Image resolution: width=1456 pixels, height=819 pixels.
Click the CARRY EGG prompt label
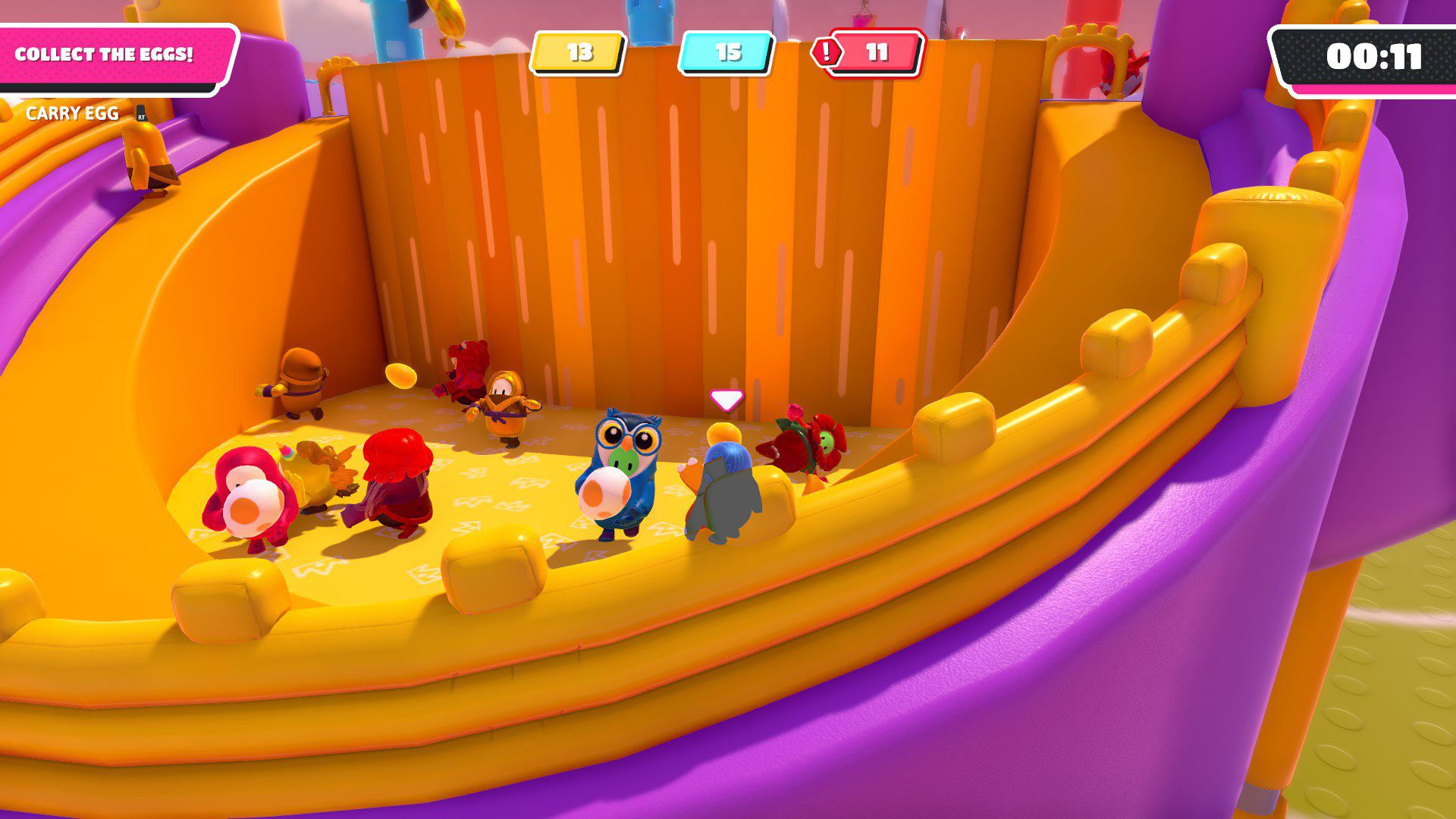[71, 115]
